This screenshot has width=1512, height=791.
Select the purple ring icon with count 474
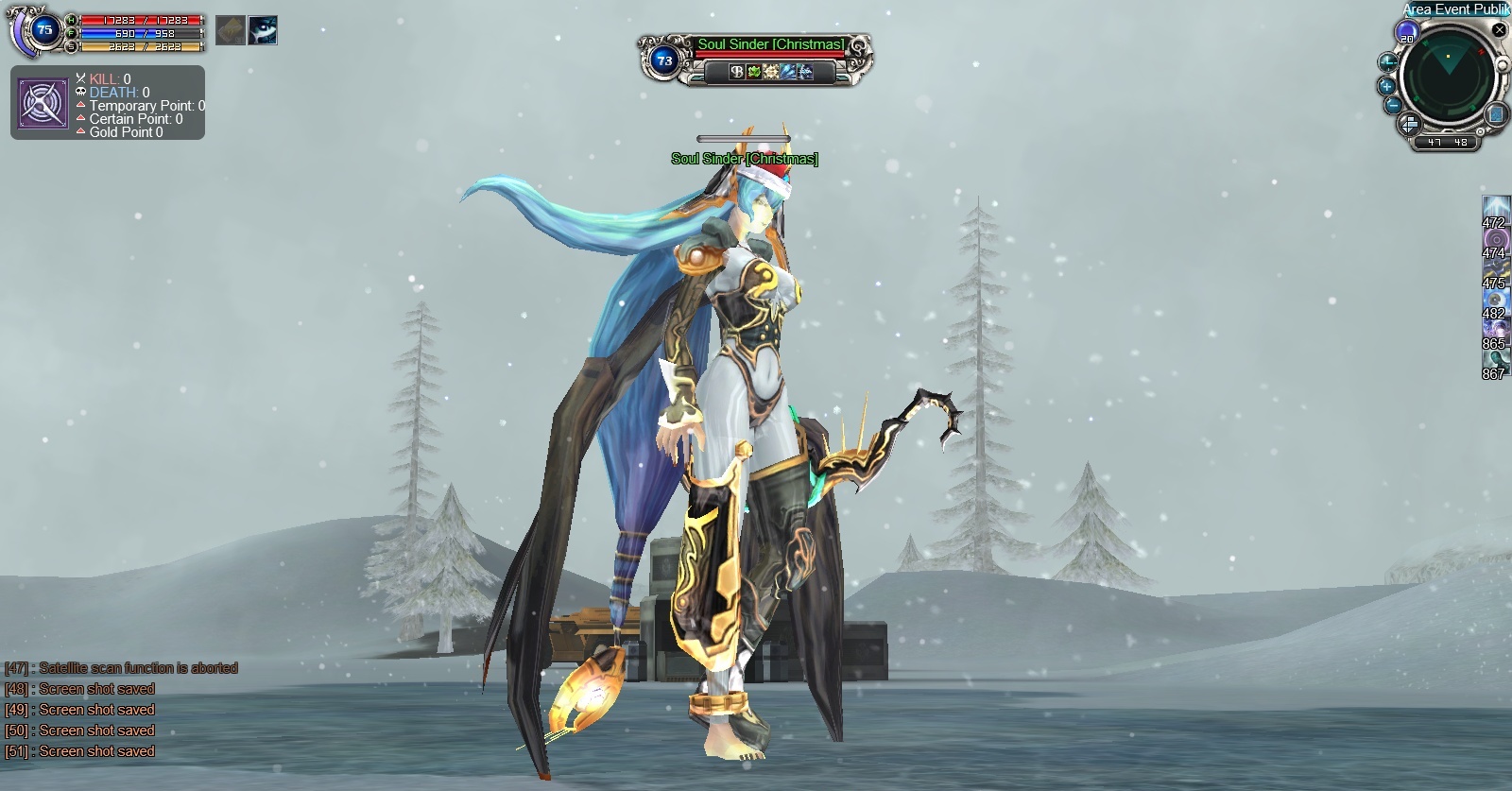pos(1496,238)
